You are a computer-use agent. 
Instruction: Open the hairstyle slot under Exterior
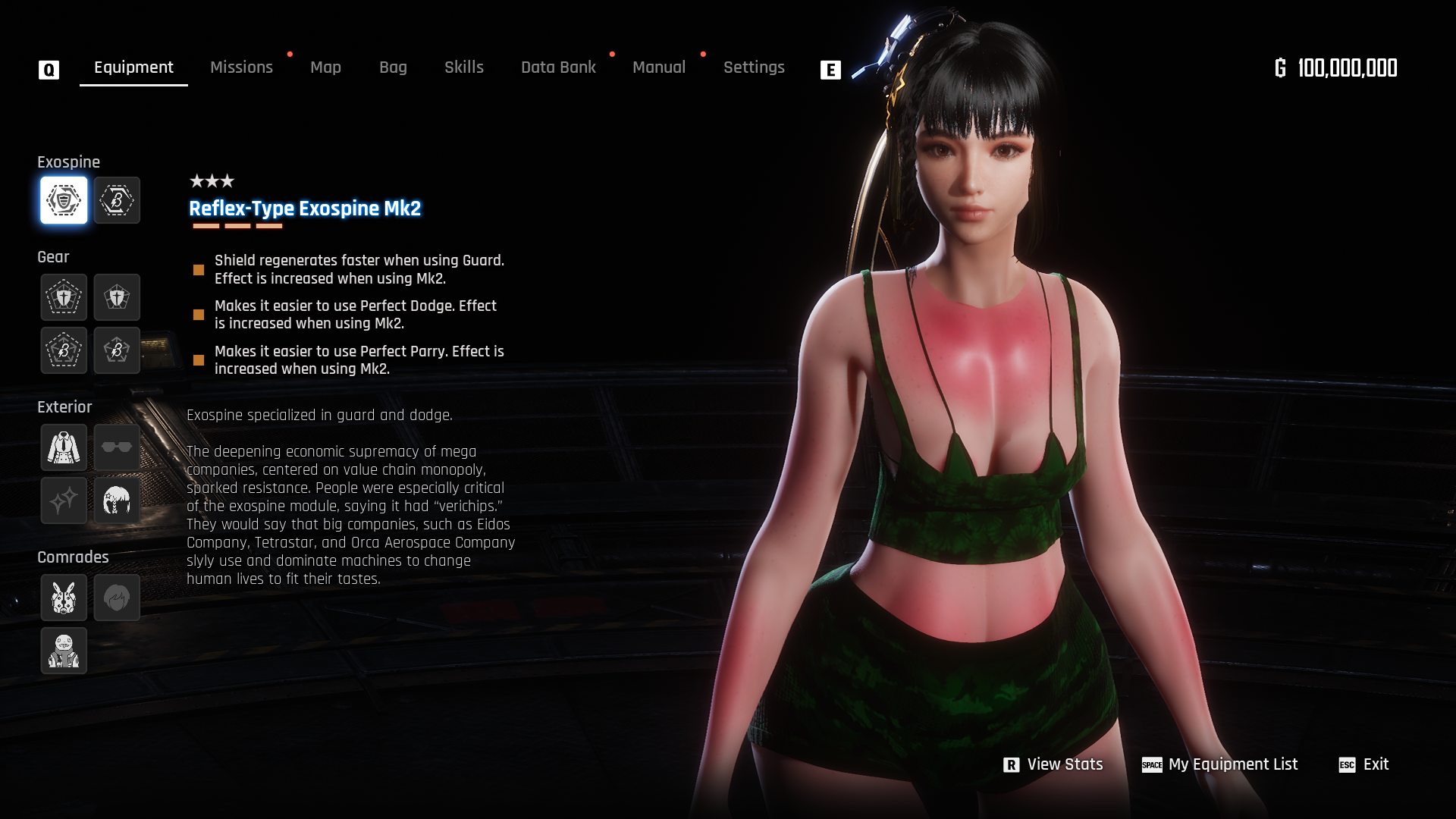click(x=117, y=500)
